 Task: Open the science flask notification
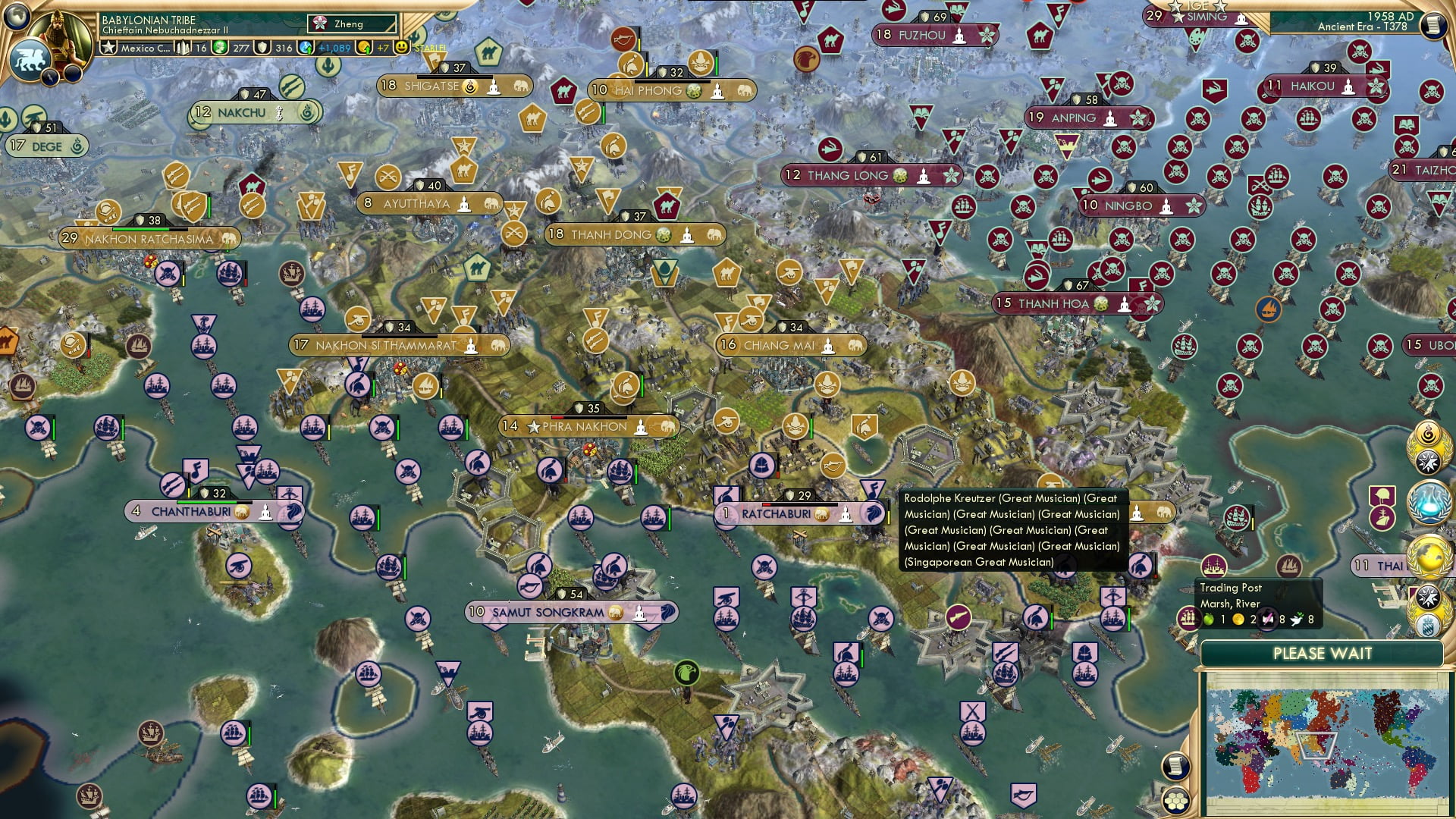[1429, 504]
